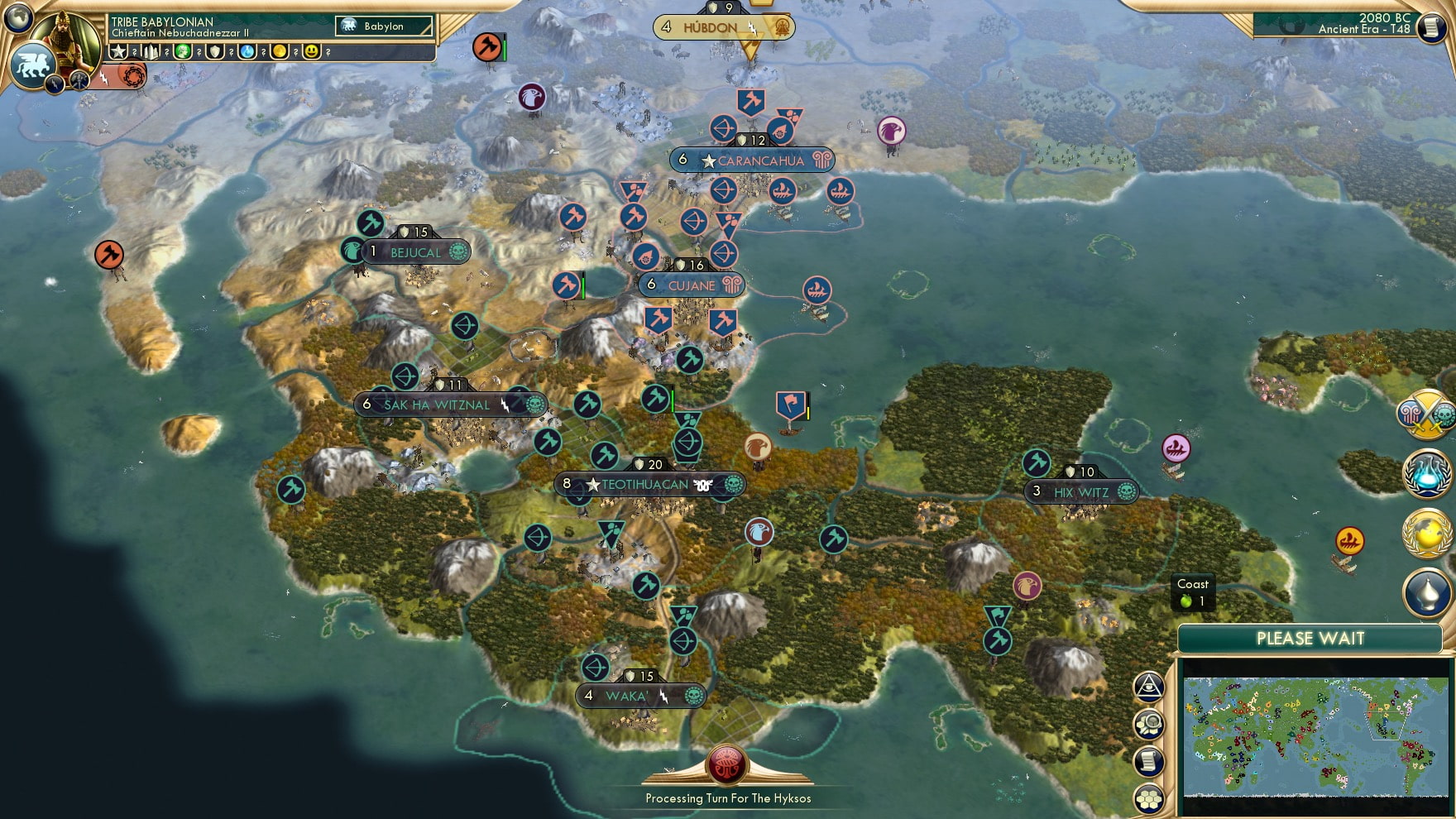Open the gold coin economy icon
The height and width of the screenshot is (819, 1456).
coord(280,51)
